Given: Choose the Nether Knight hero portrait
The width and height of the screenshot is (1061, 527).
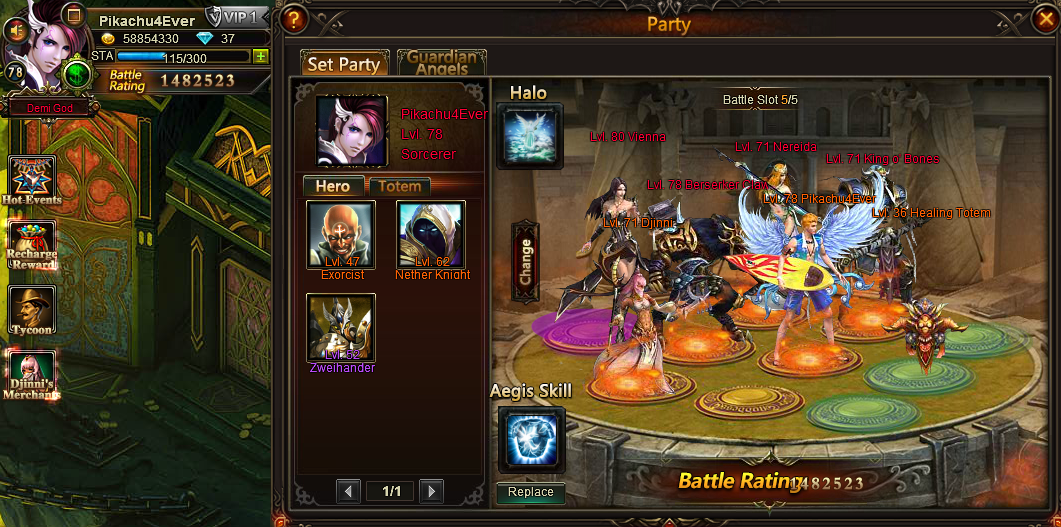Looking at the screenshot, I should point(431,235).
